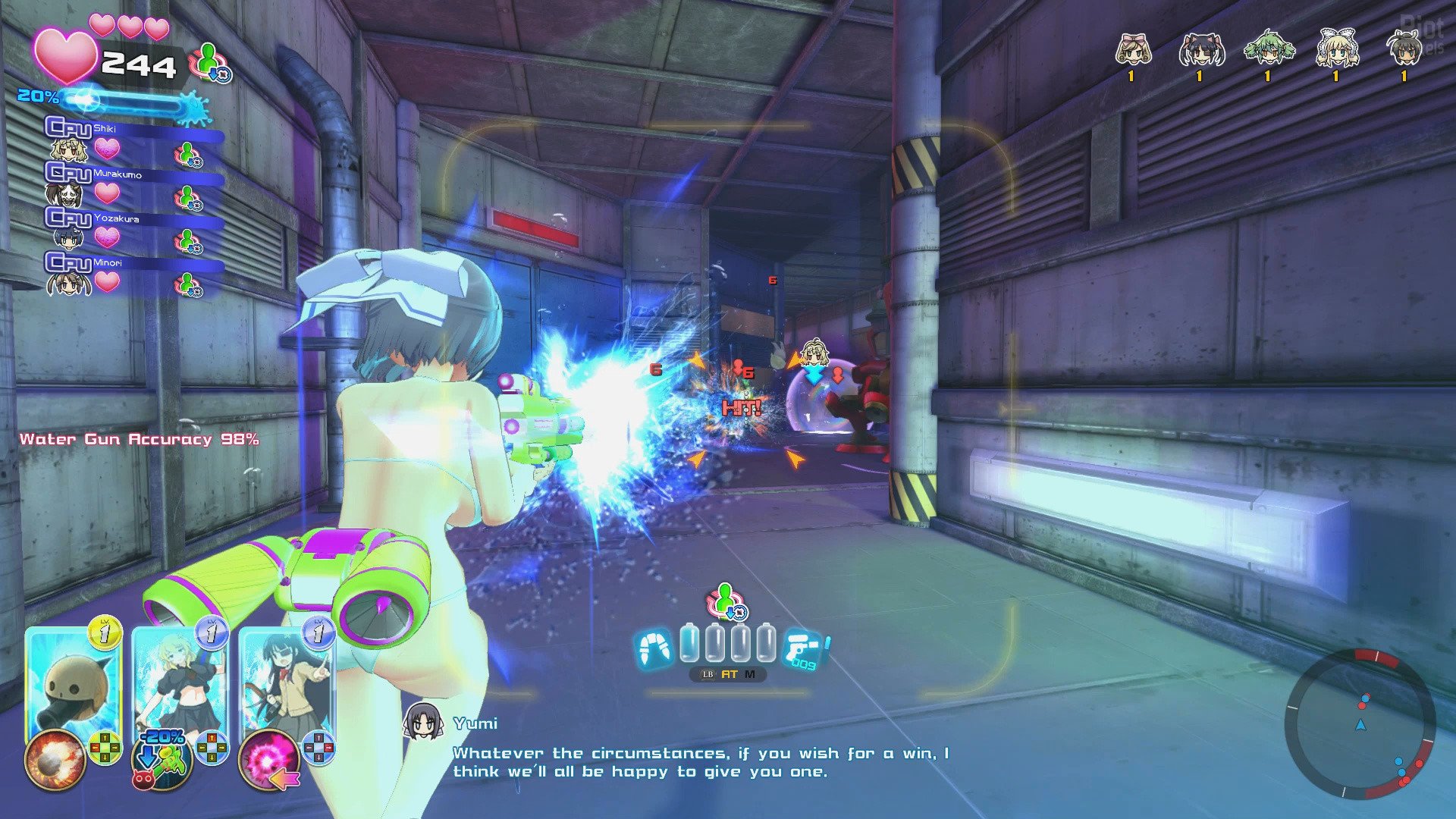Activate the fiery explosion skill icon

point(55,759)
